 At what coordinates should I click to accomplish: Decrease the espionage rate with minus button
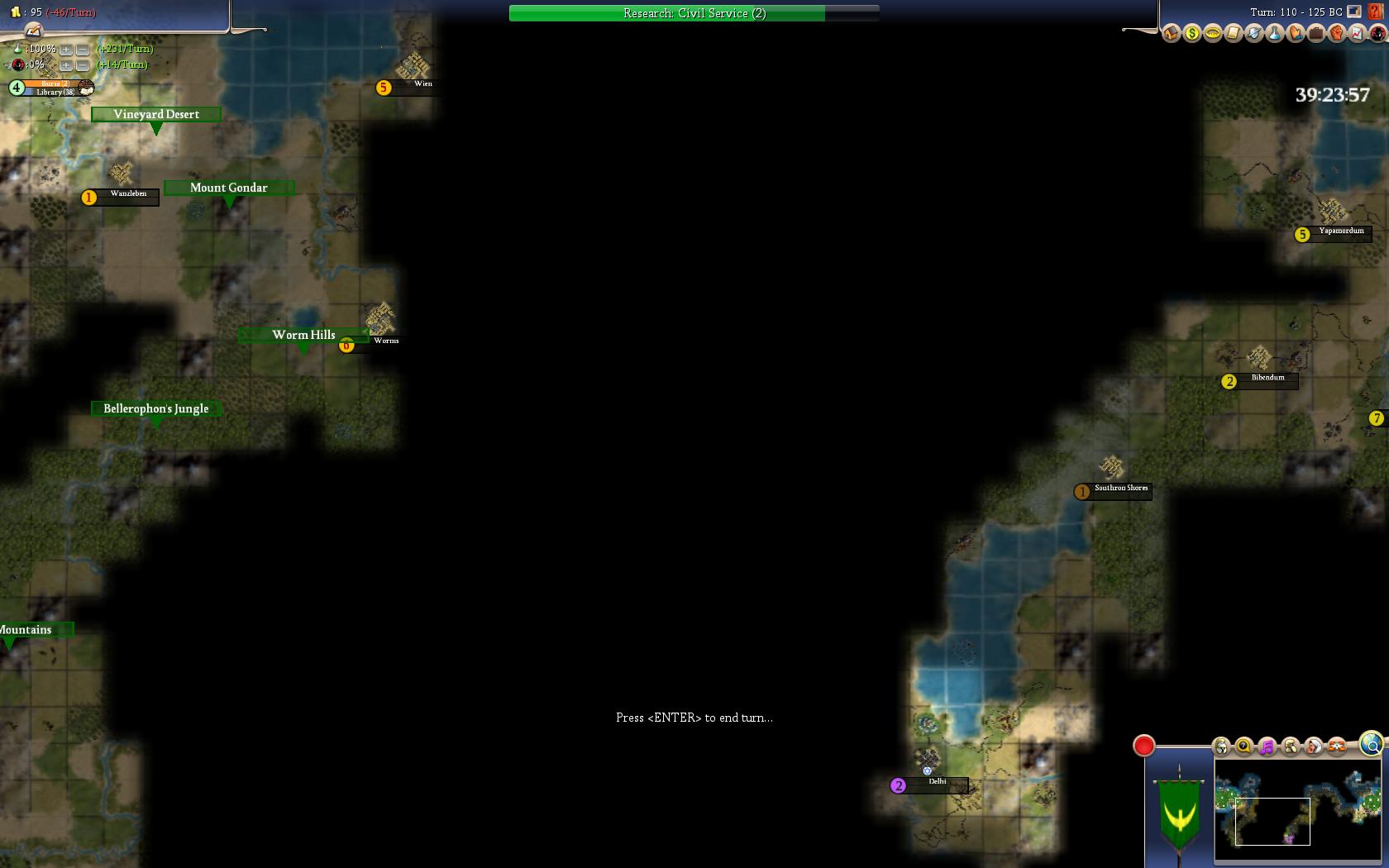83,65
